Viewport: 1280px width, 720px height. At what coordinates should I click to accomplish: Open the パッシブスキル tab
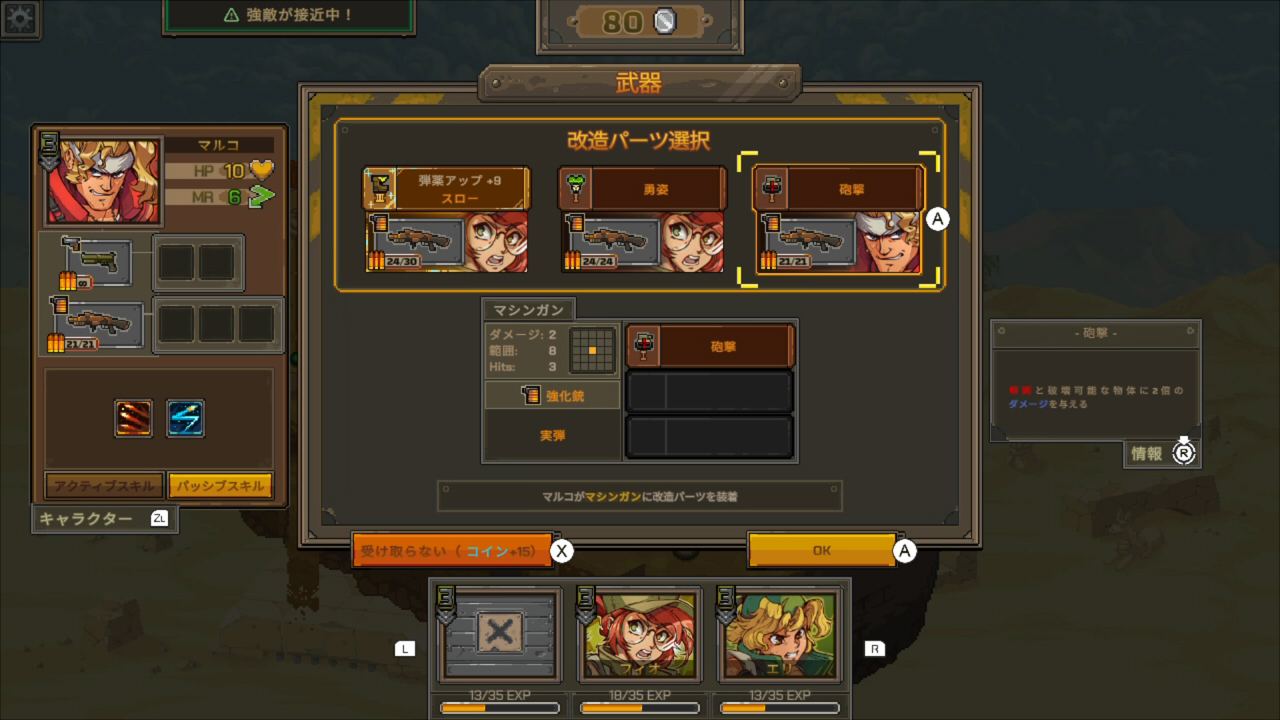pyautogui.click(x=220, y=484)
